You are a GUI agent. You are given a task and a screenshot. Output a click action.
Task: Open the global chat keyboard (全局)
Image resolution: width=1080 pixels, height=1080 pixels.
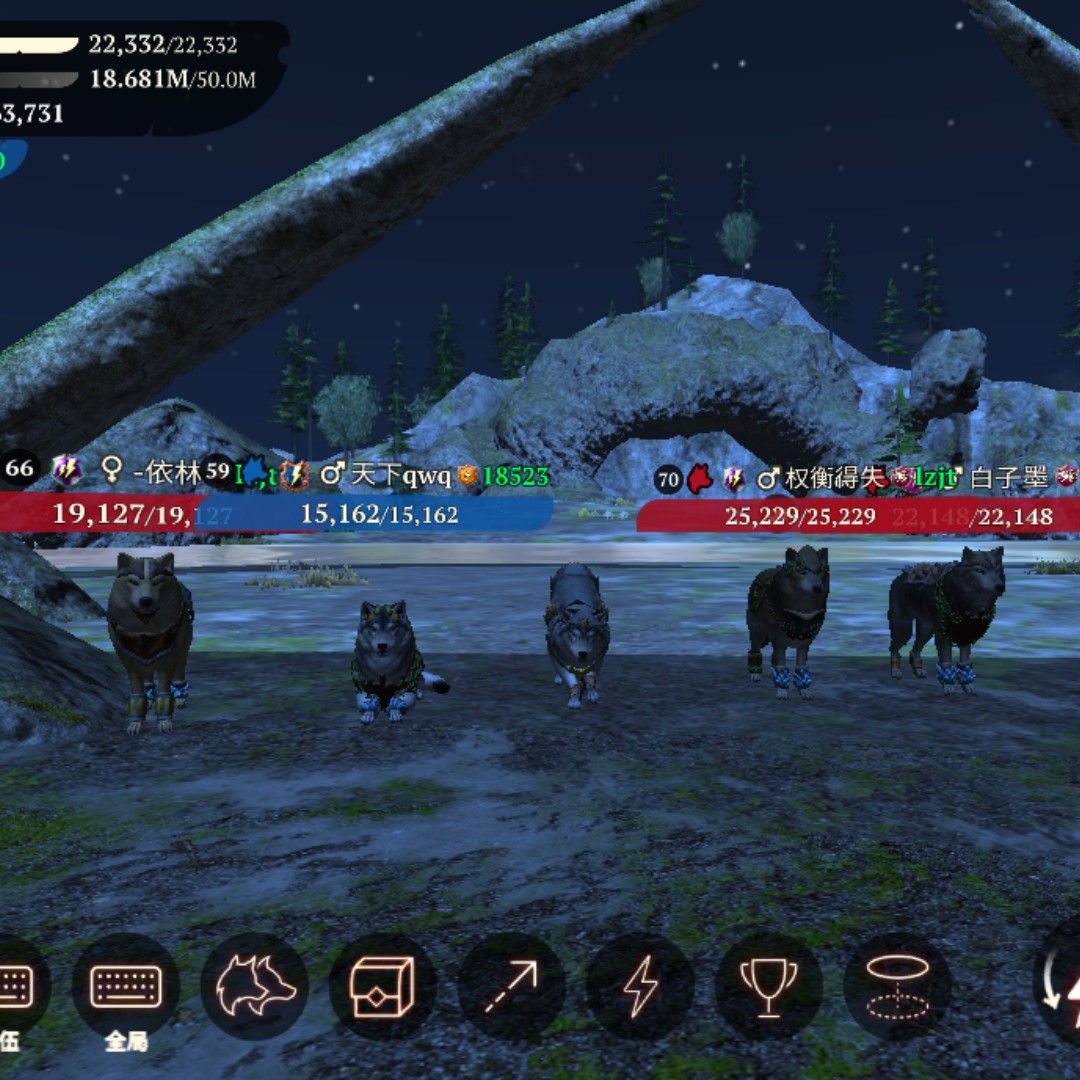[x=126, y=987]
